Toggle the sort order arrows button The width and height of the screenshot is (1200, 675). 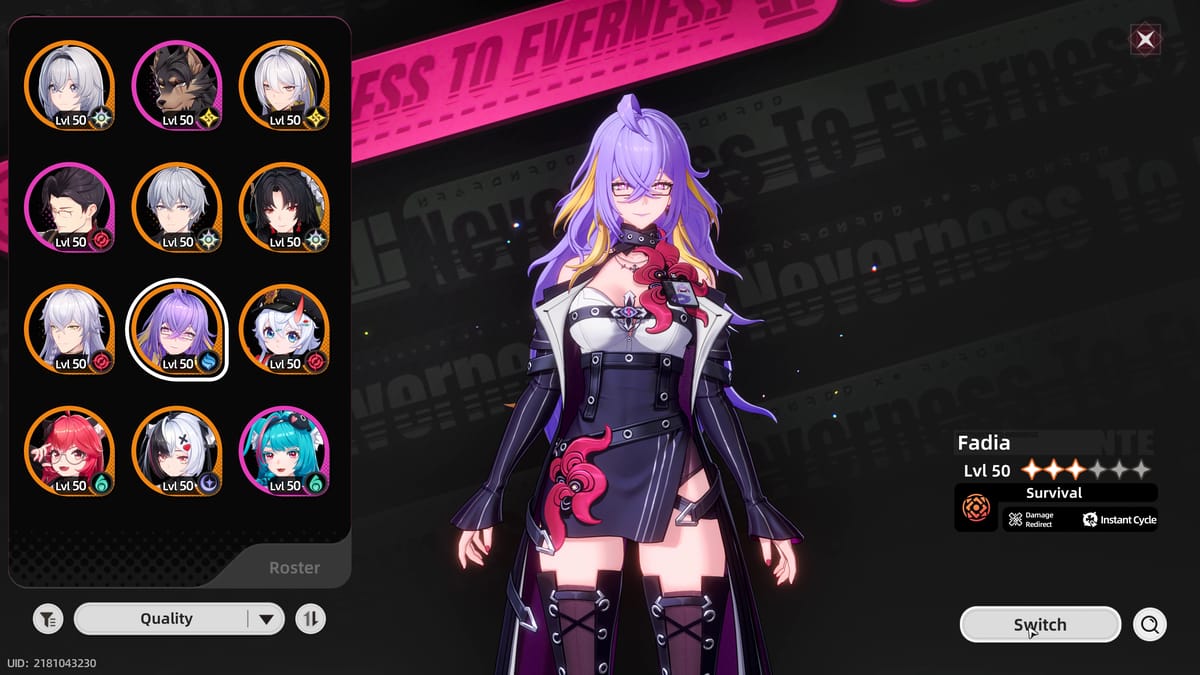[x=311, y=619]
